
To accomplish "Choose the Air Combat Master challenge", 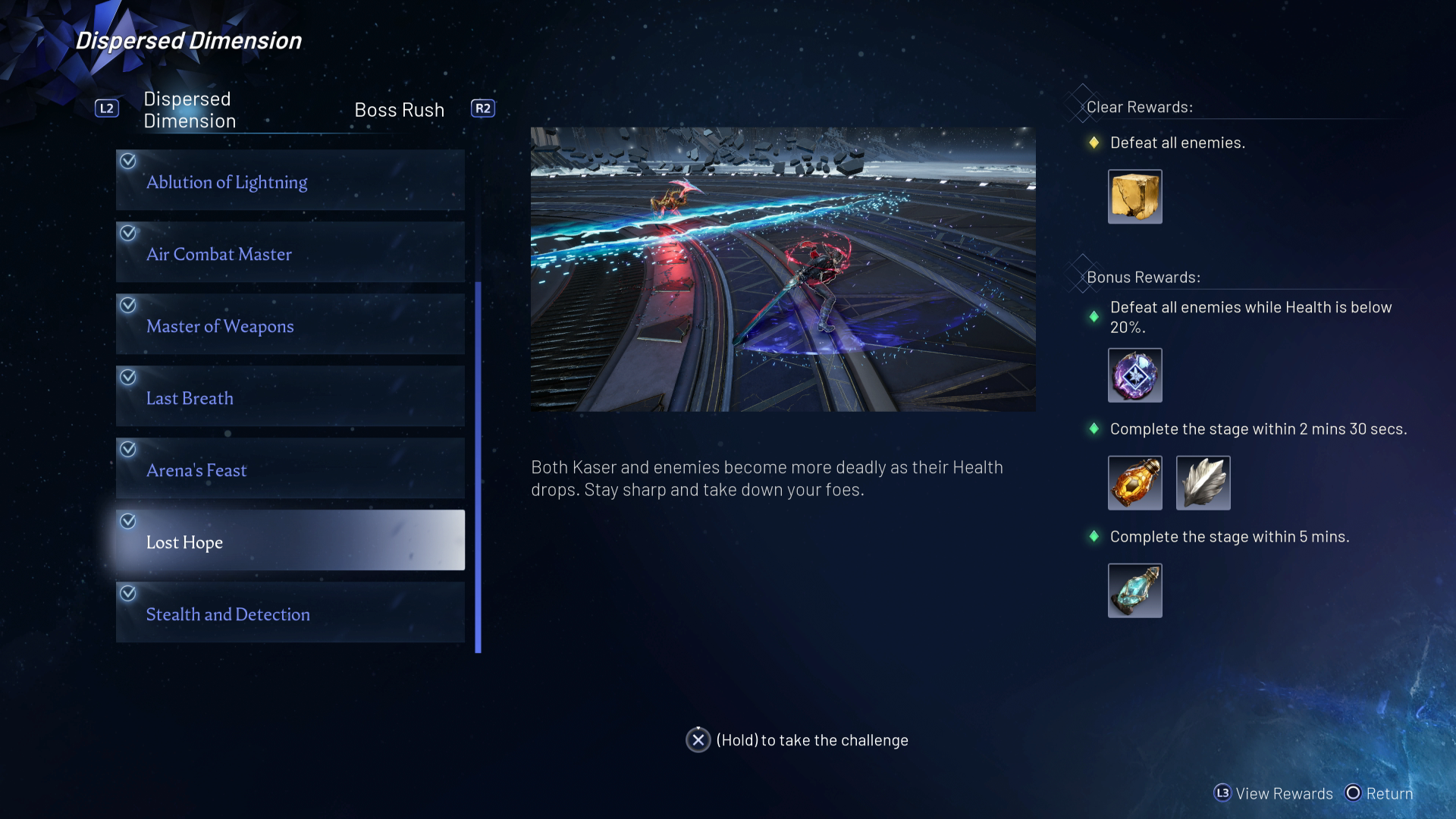I will (290, 253).
